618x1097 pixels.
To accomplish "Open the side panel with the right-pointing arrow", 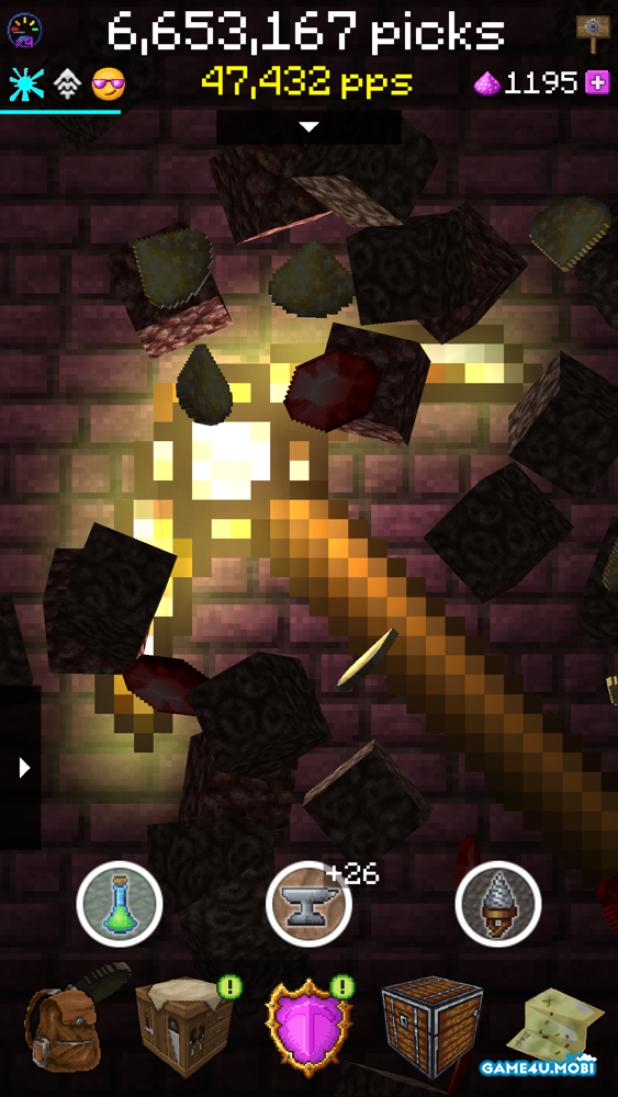I will (x=22, y=767).
